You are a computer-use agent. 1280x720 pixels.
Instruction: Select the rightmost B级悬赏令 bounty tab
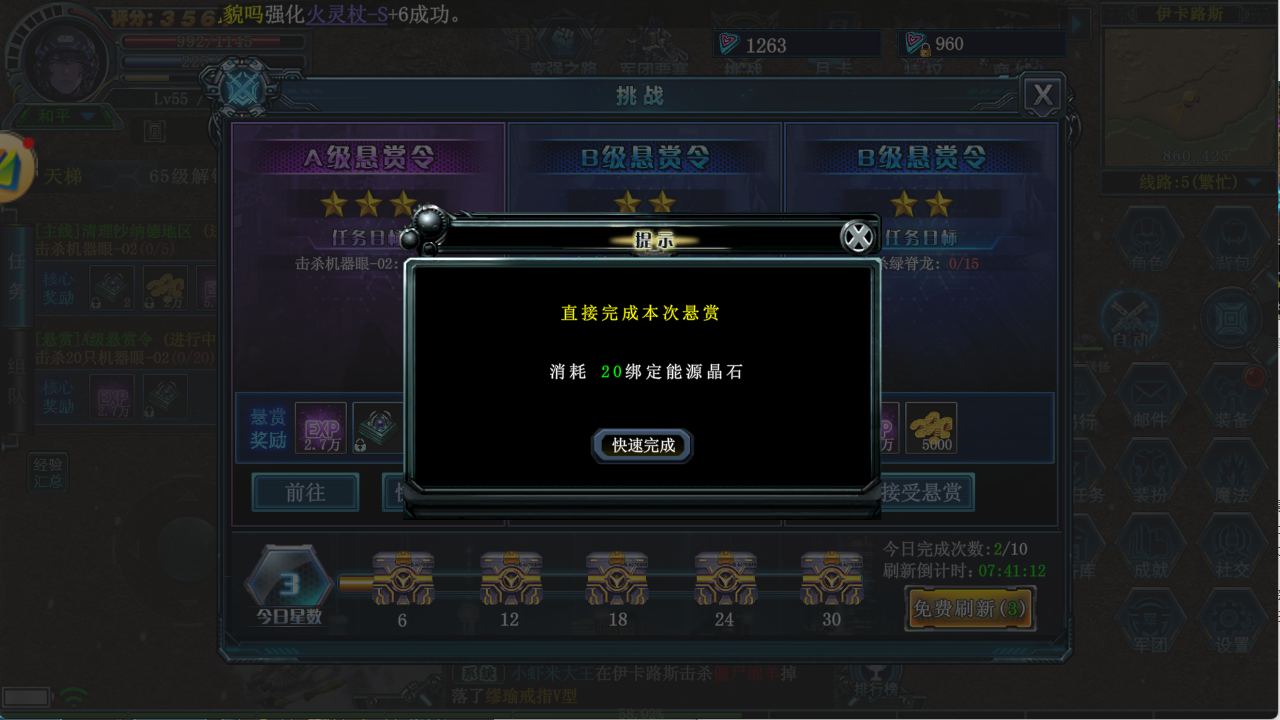click(922, 157)
